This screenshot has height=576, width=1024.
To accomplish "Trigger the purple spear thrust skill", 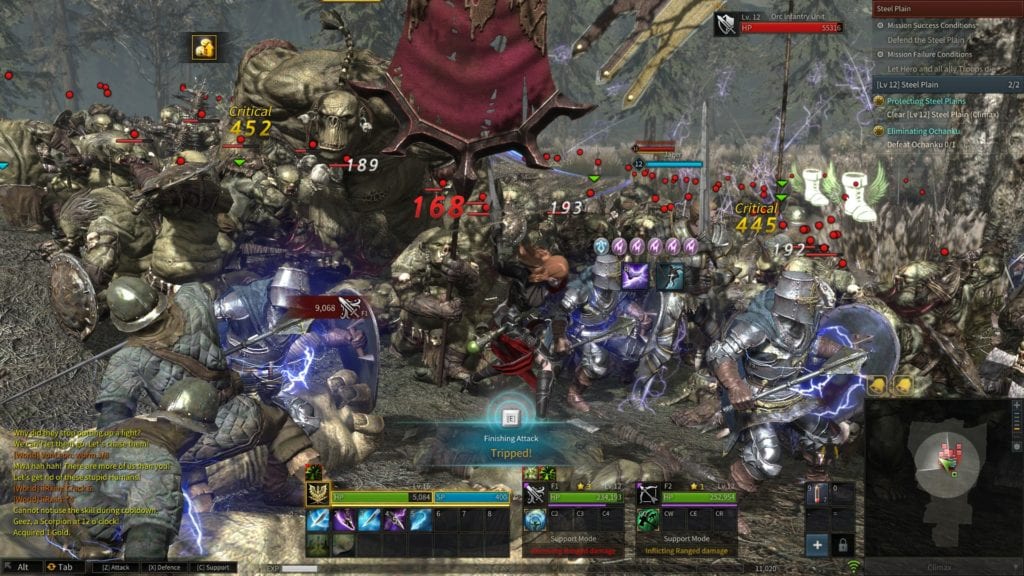I will [x=396, y=519].
